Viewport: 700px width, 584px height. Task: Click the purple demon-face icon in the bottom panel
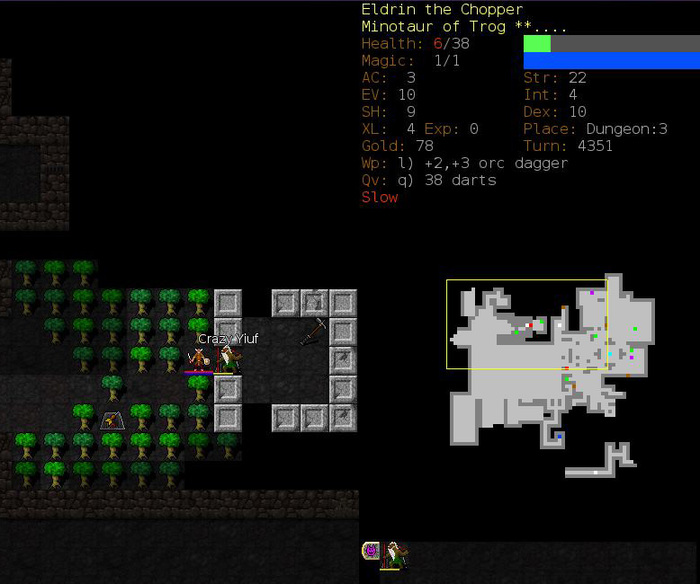click(371, 551)
